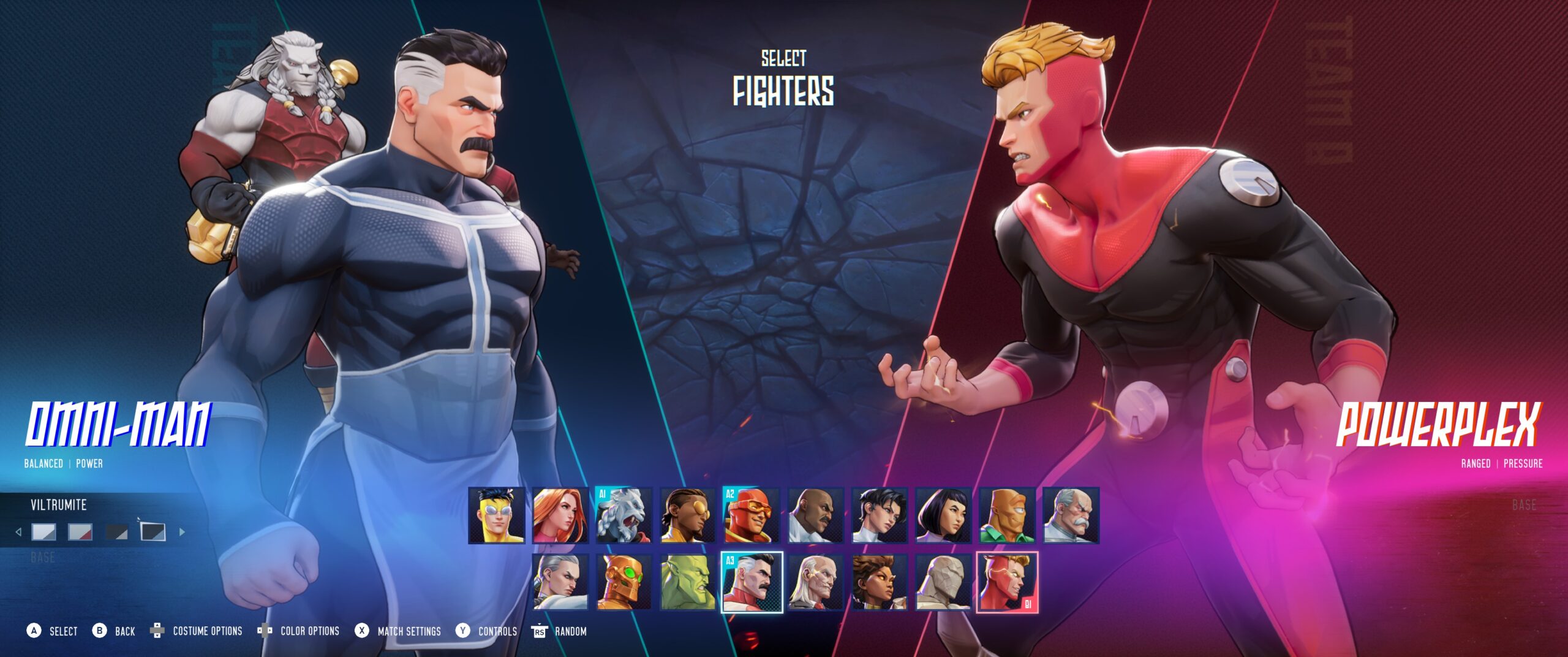Click the D-pad Costume Options icon
The width and height of the screenshot is (1568, 657).
click(x=157, y=630)
